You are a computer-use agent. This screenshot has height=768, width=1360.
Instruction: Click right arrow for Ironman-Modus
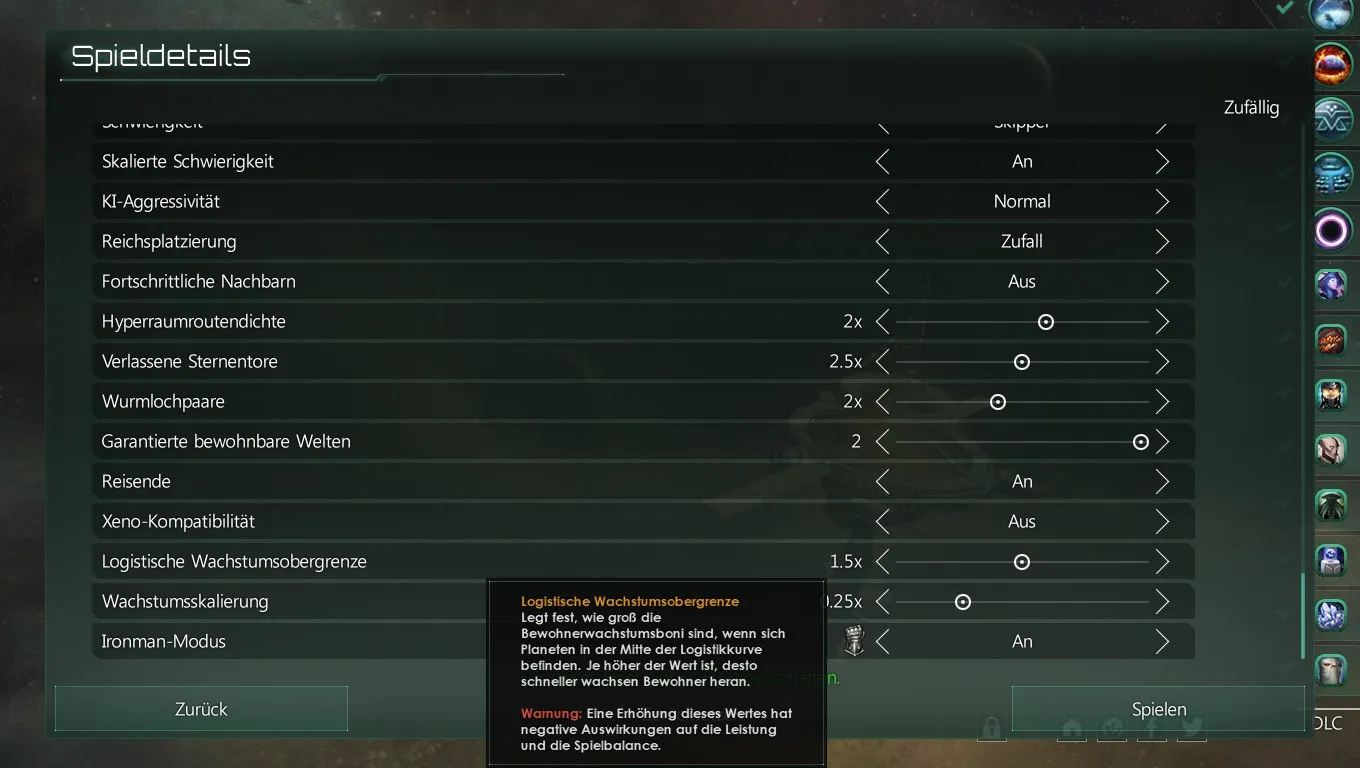(1162, 642)
